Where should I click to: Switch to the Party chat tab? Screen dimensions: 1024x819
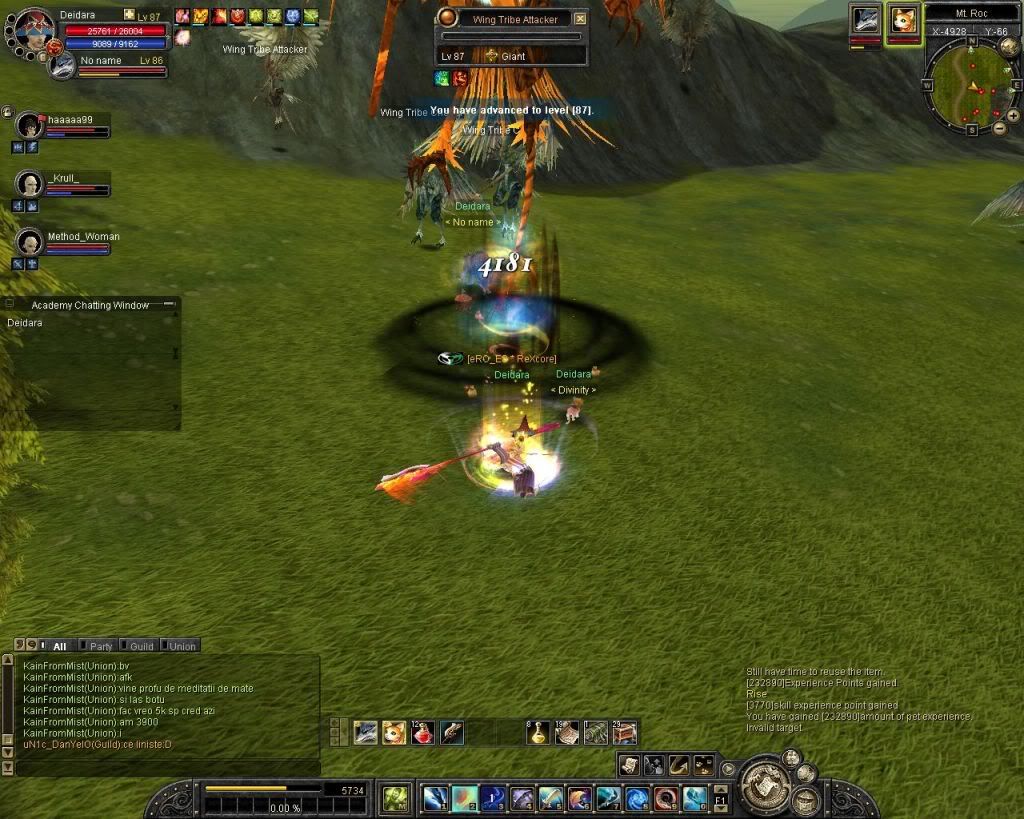coord(98,646)
